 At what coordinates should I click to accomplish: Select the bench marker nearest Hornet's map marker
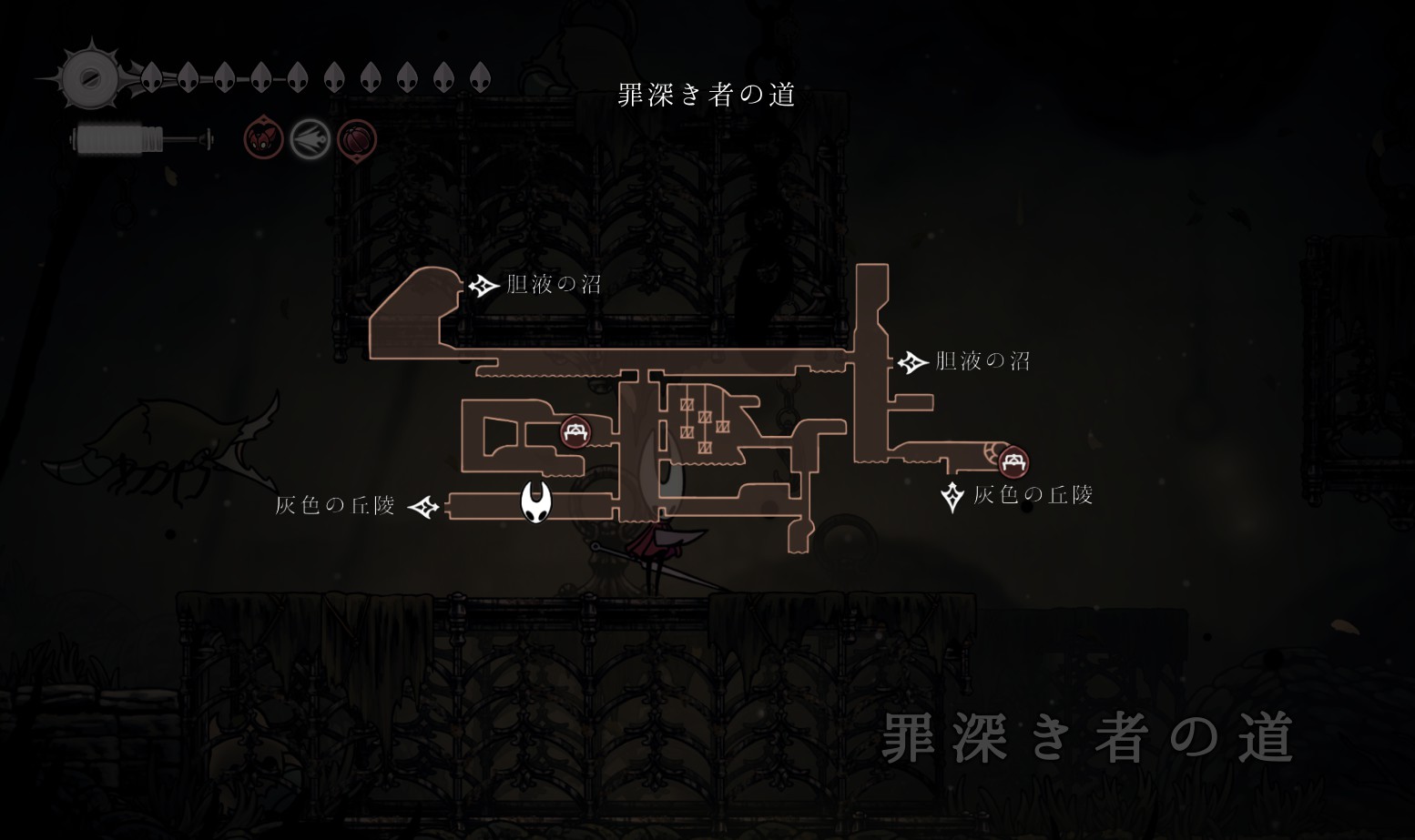click(x=575, y=432)
